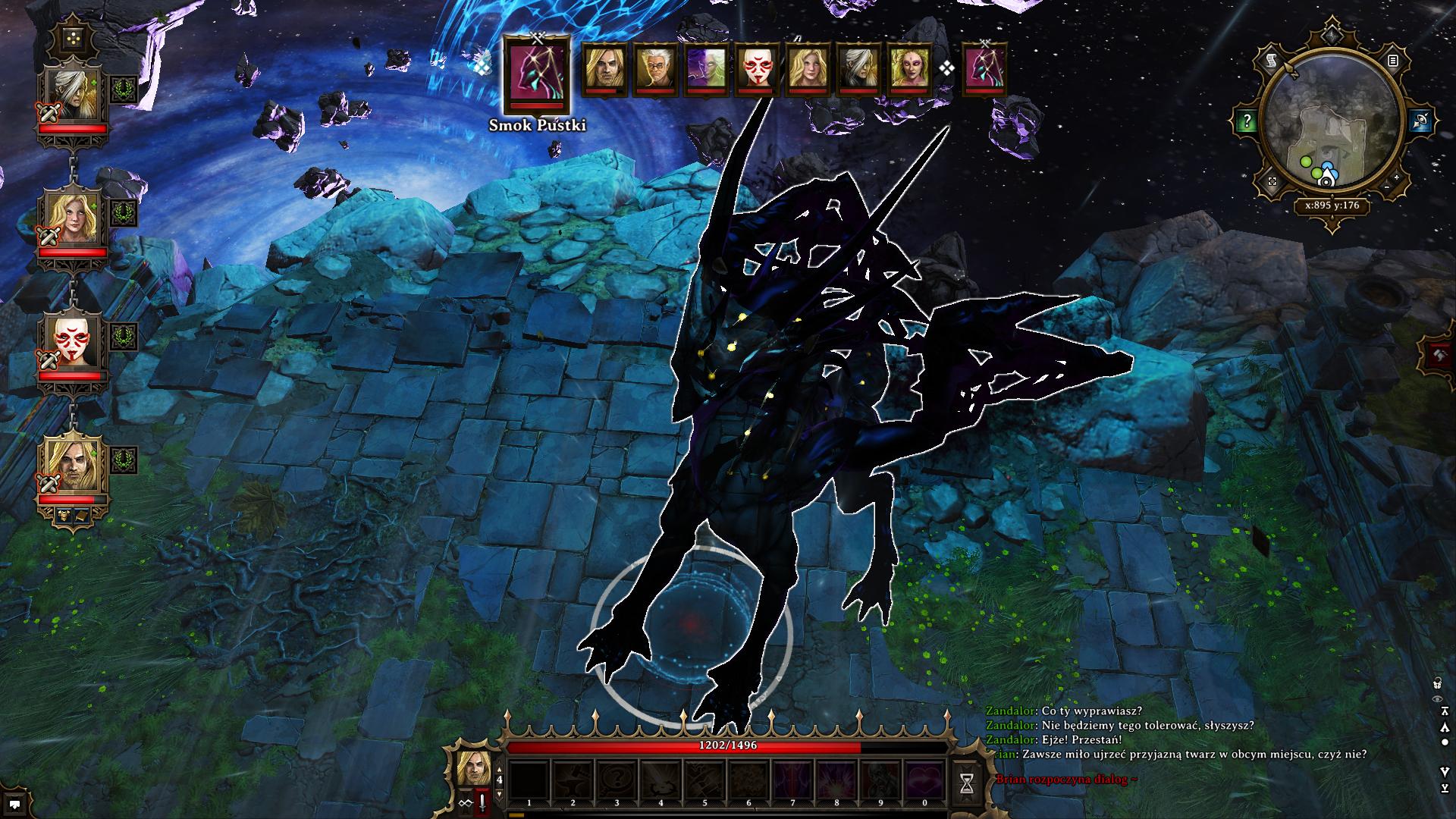Activate the heart skill in hotbar slot 0

point(924,781)
